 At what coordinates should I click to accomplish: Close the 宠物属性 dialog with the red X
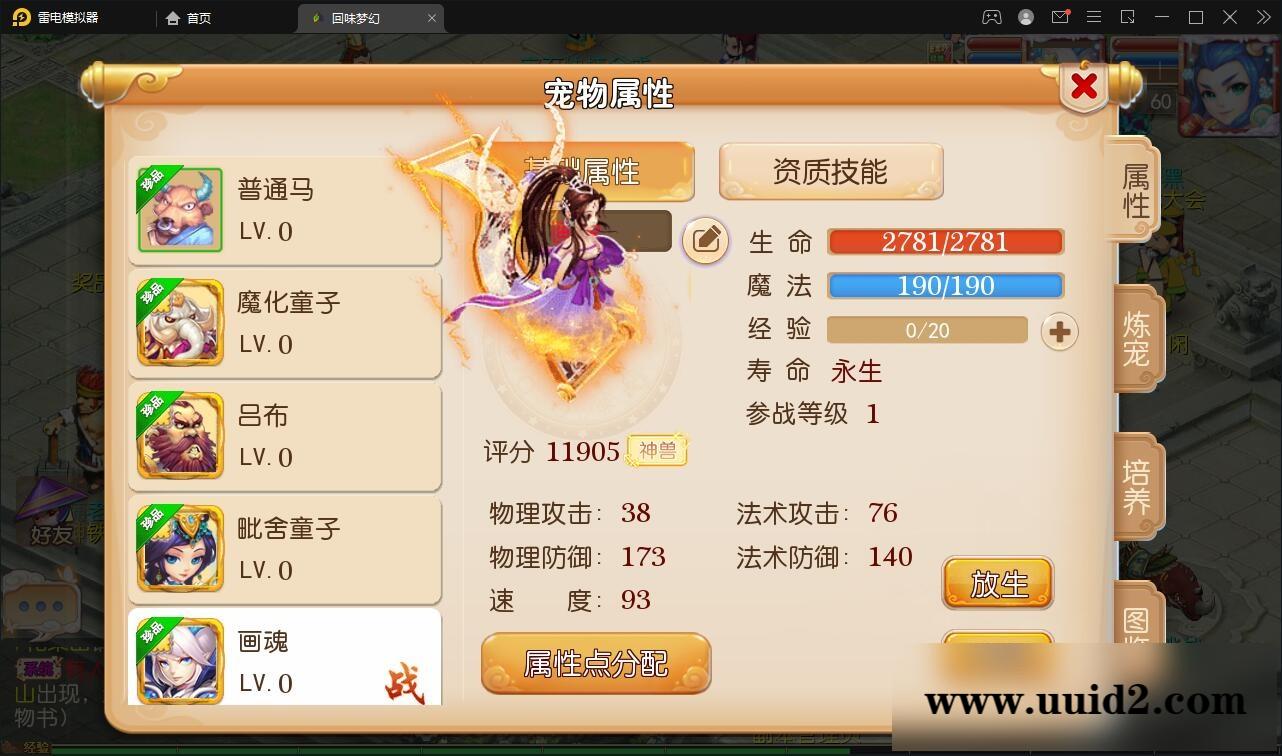1083,86
